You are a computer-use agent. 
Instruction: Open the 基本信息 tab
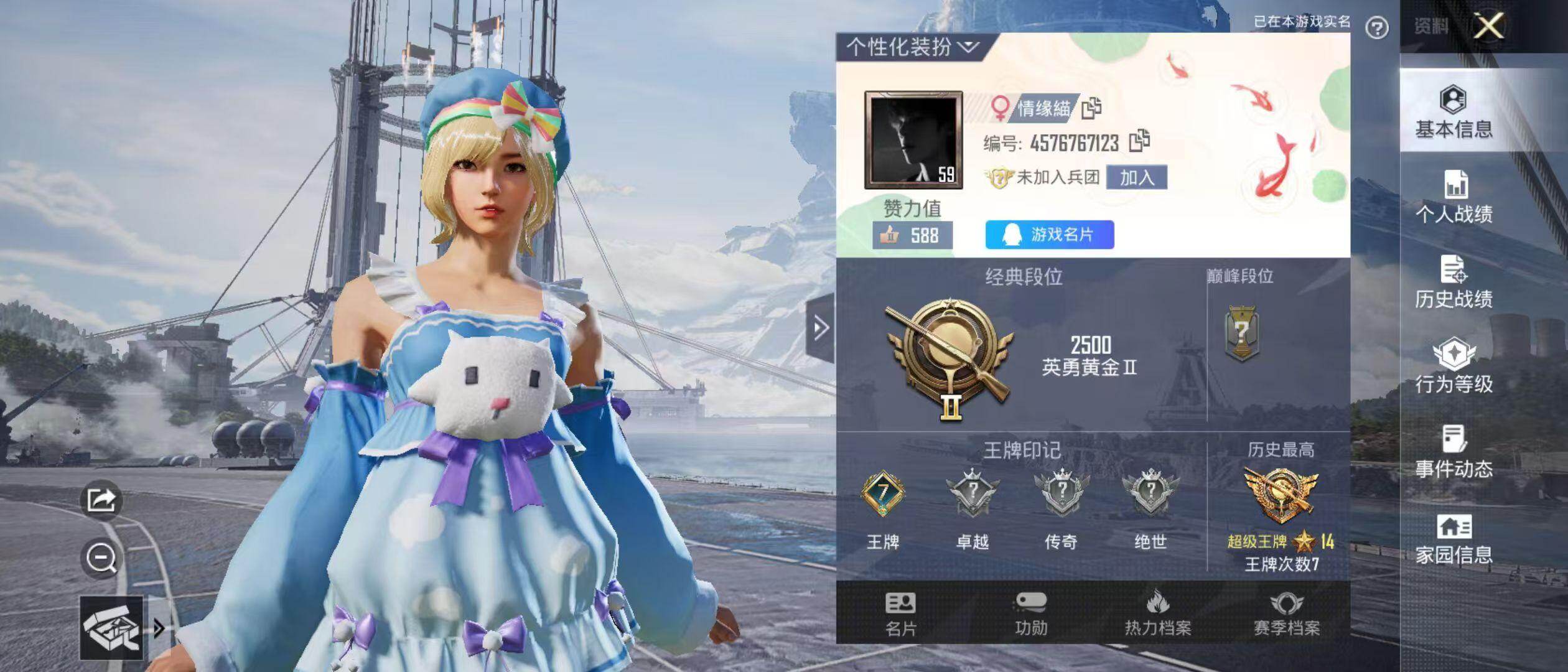[1454, 112]
